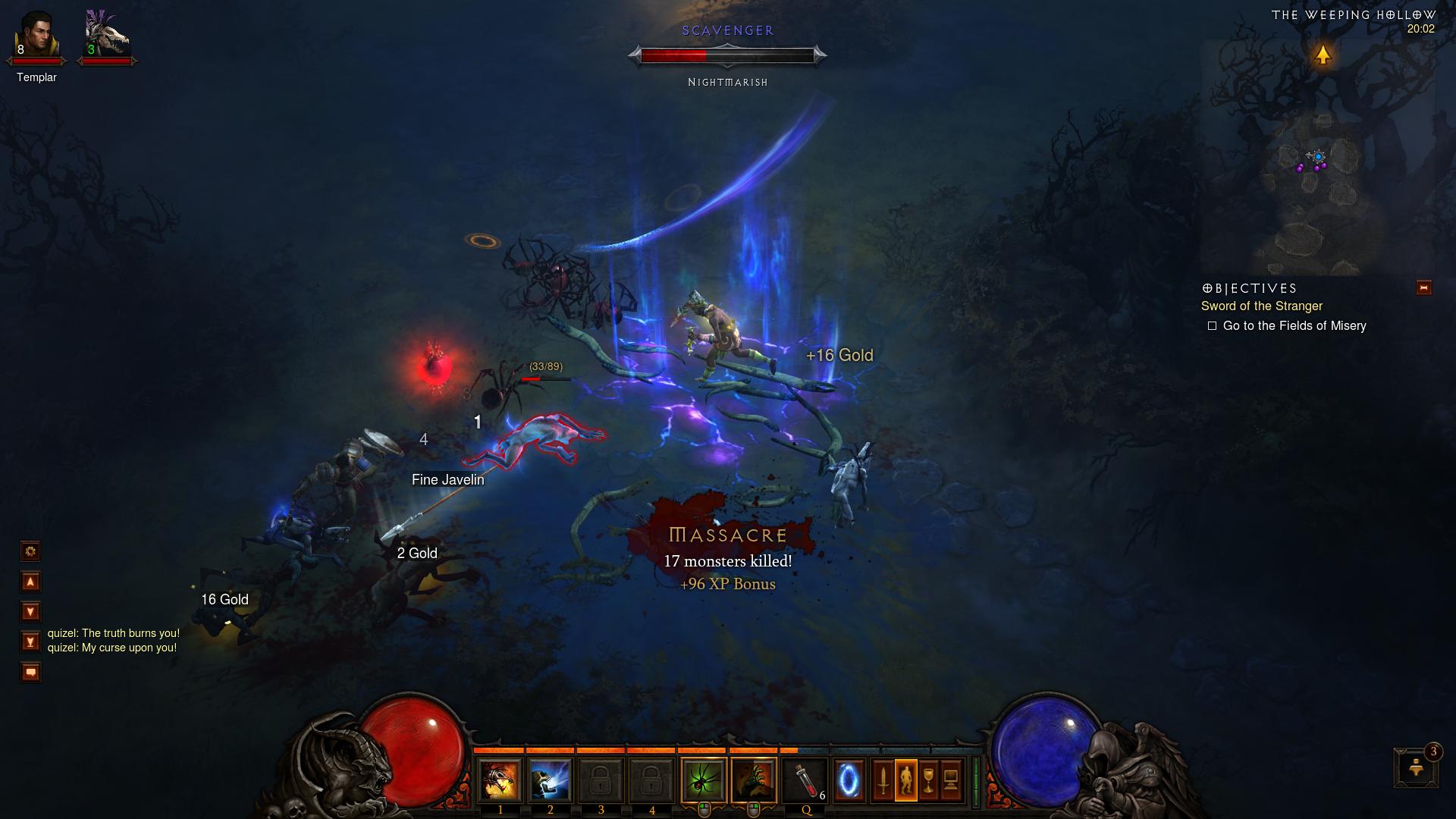Click the golden chalice menu button
The height and width of the screenshot is (819, 1456).
[929, 780]
